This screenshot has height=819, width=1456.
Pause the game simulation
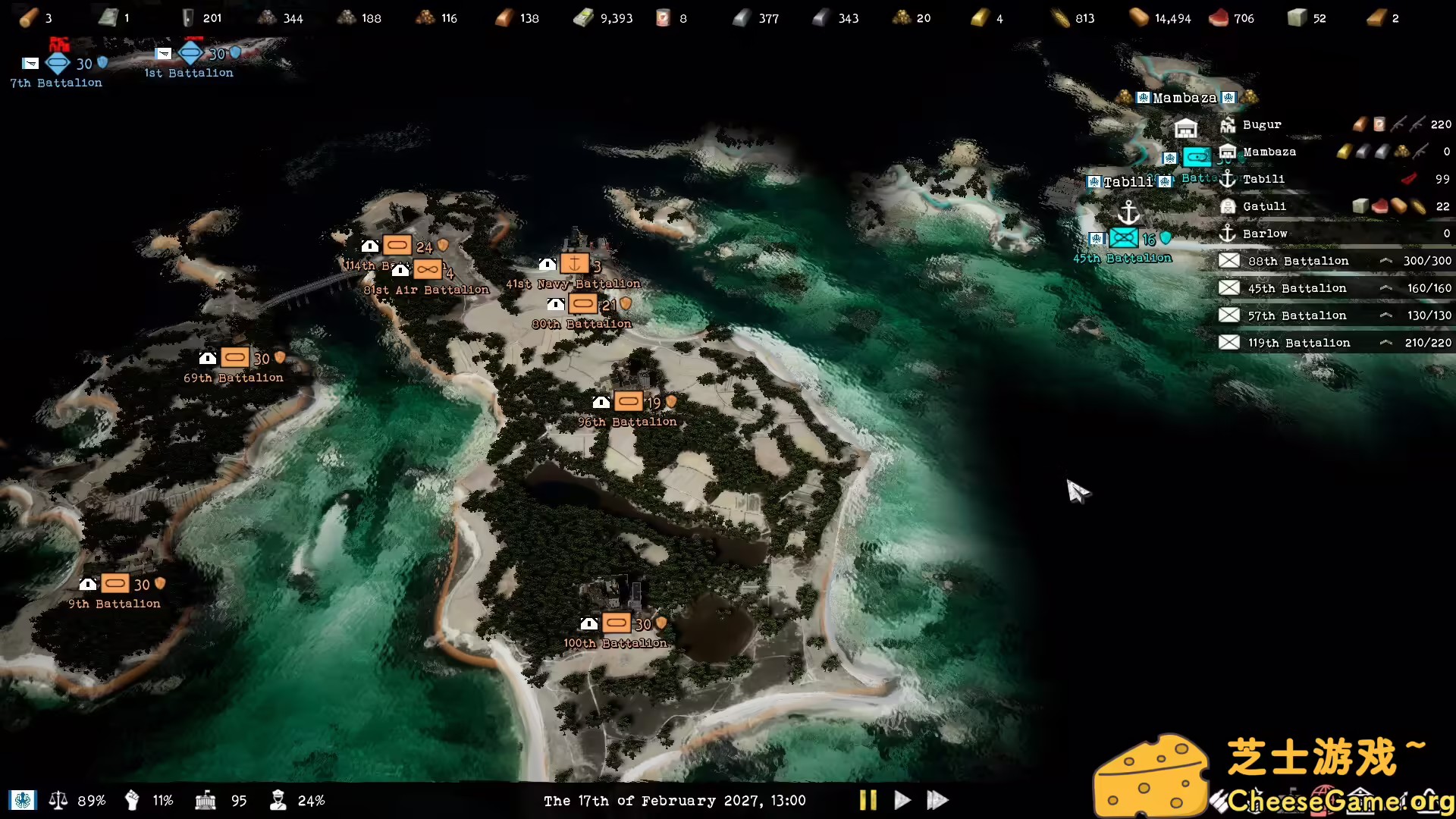click(868, 800)
